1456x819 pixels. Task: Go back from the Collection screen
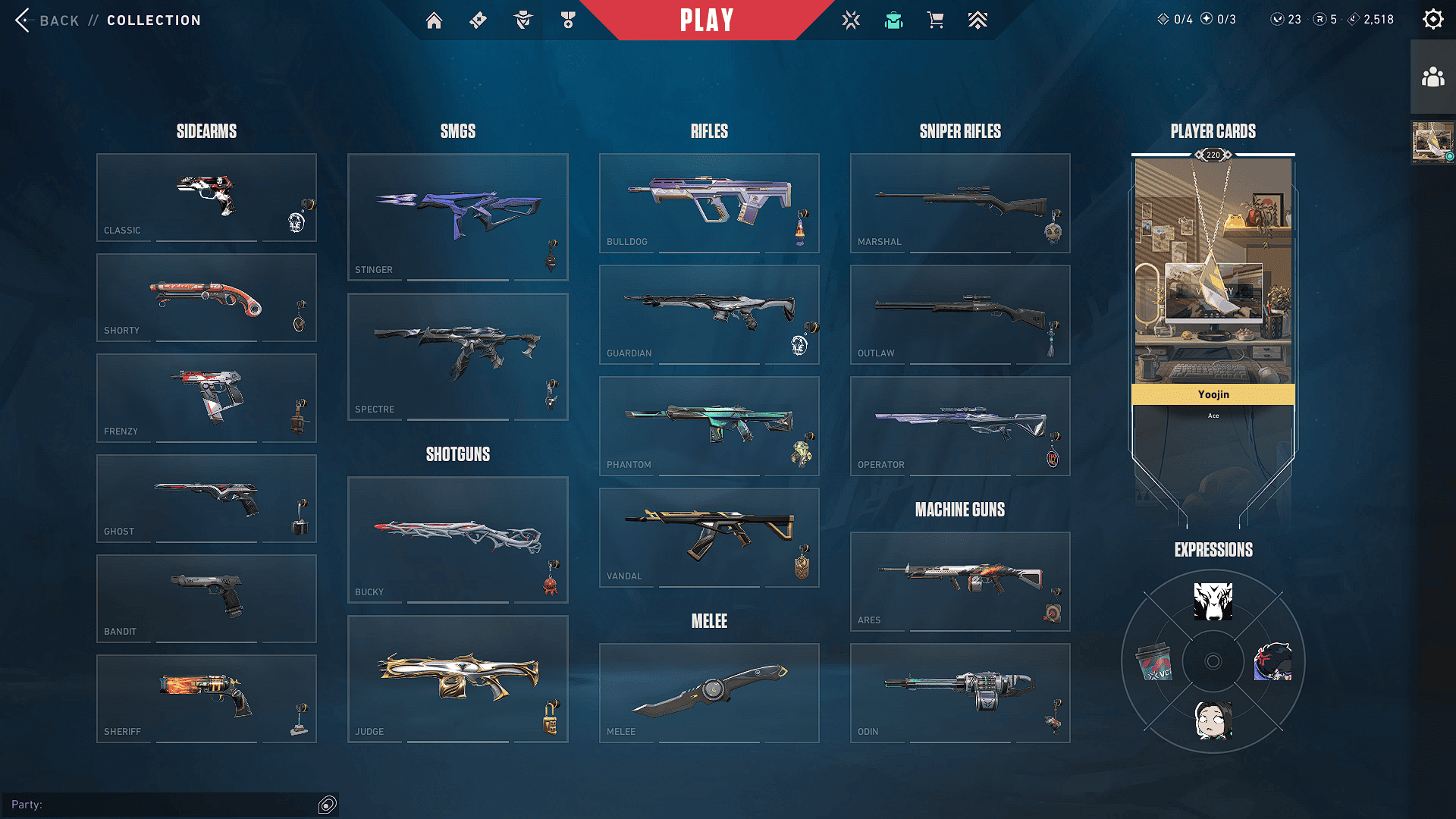click(47, 20)
